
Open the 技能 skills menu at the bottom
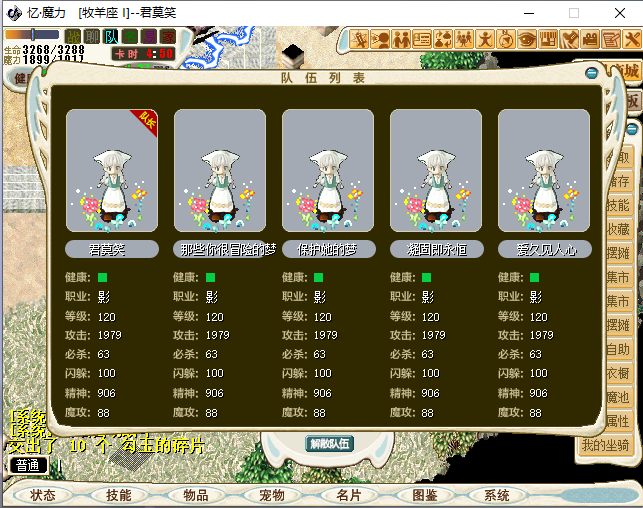click(x=119, y=495)
